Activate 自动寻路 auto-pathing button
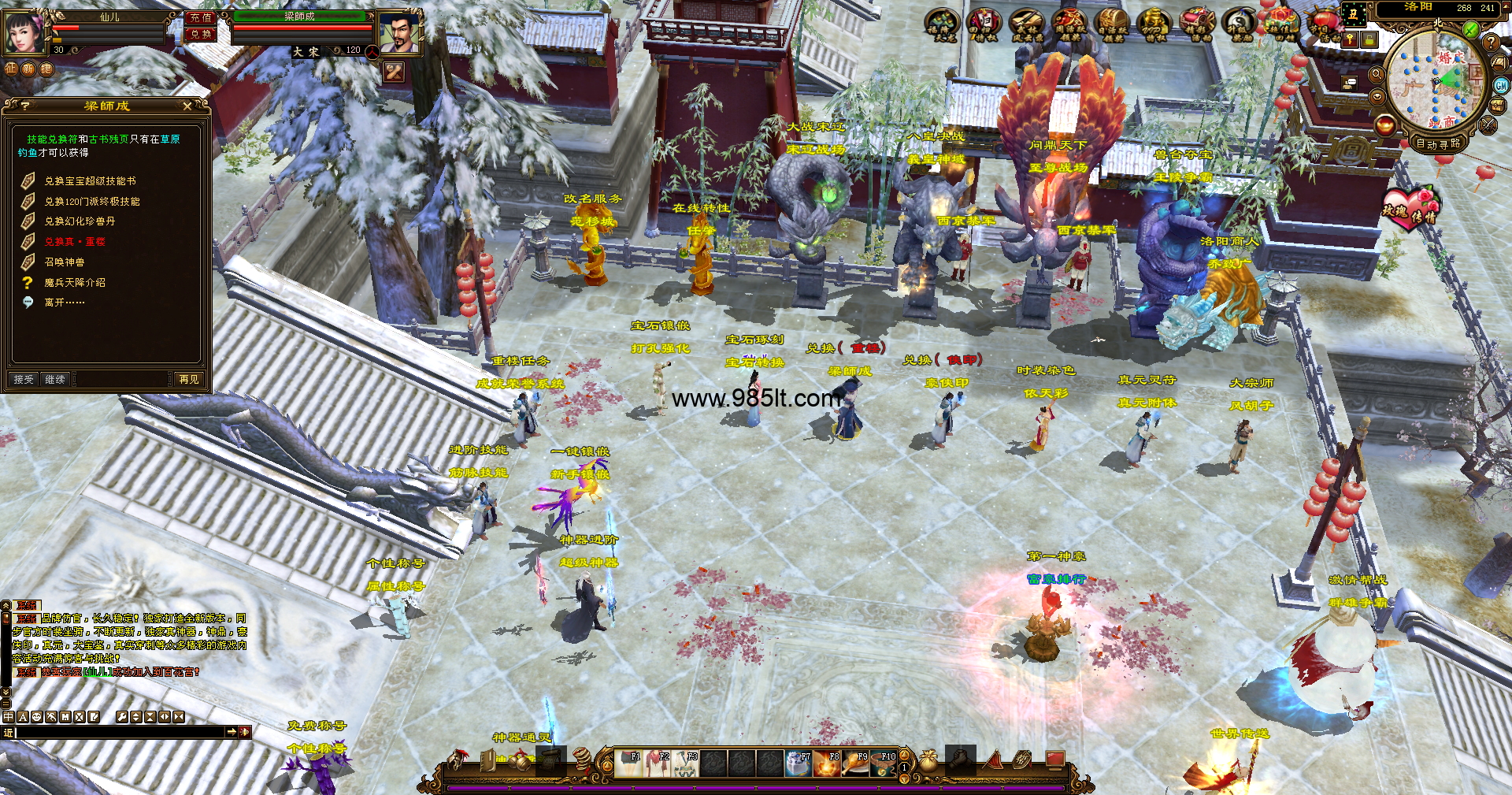This screenshot has width=1512, height=795. tap(1438, 143)
